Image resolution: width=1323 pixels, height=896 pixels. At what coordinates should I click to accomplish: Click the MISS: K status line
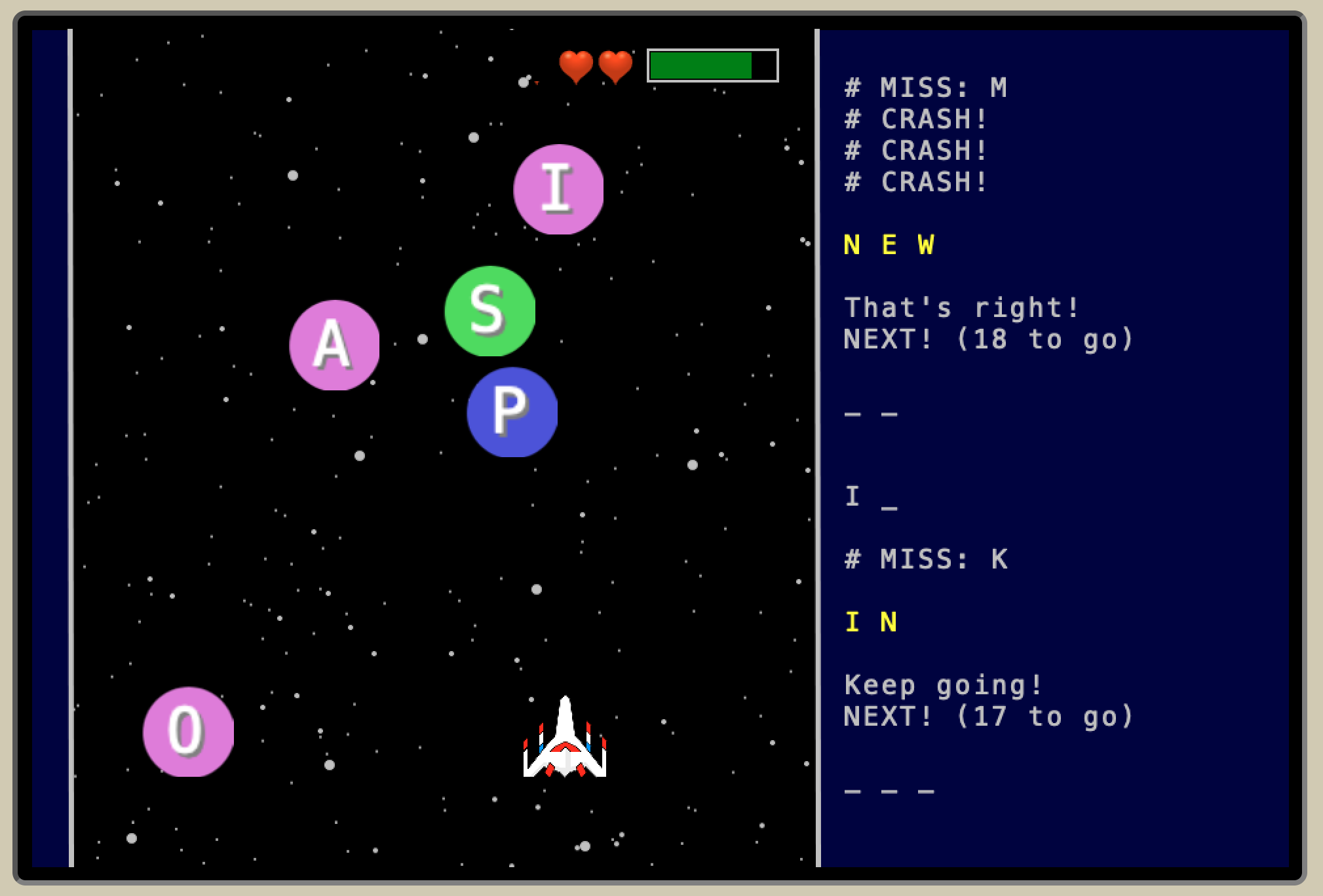[925, 559]
